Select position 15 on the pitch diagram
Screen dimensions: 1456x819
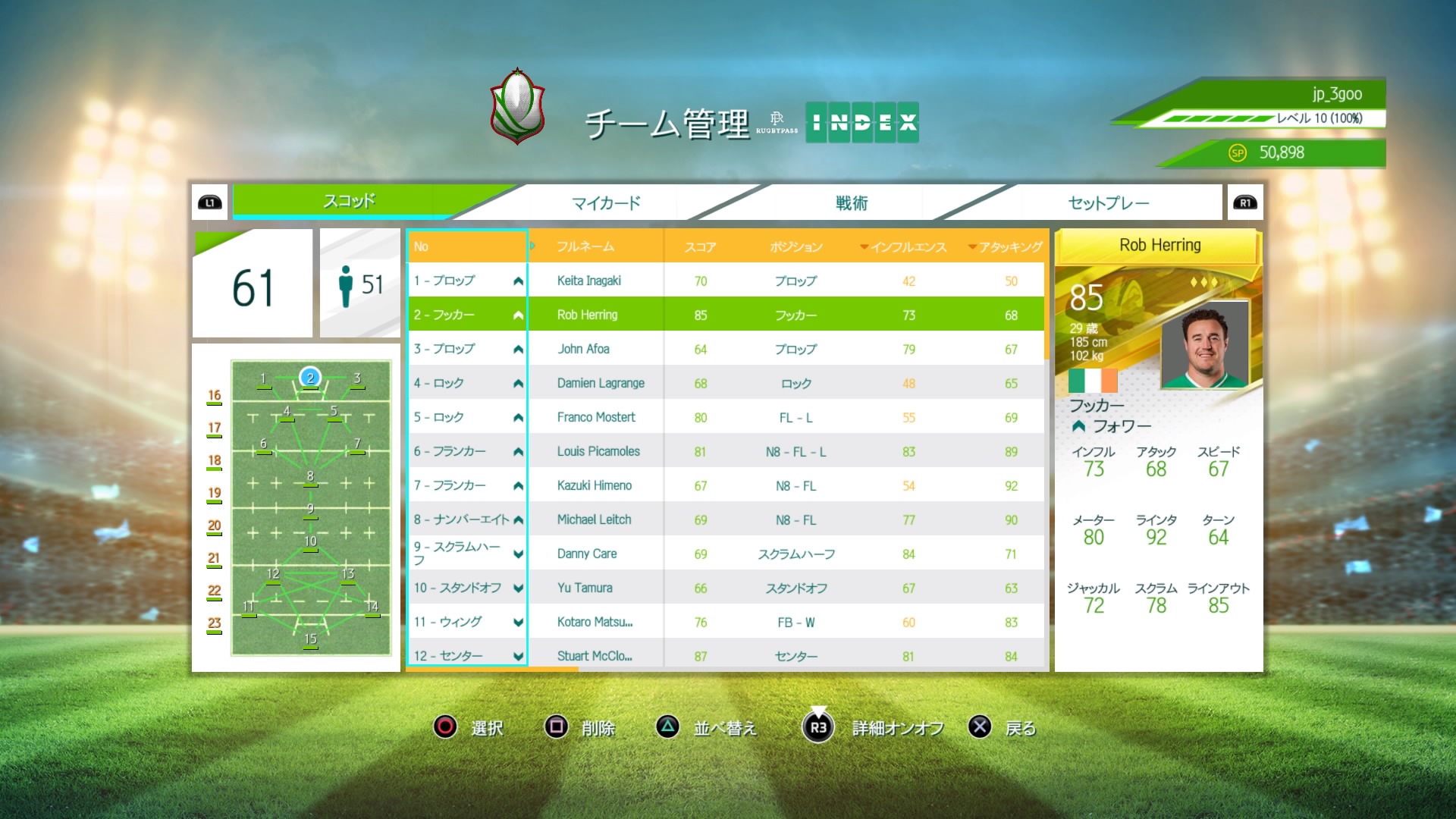pyautogui.click(x=310, y=639)
